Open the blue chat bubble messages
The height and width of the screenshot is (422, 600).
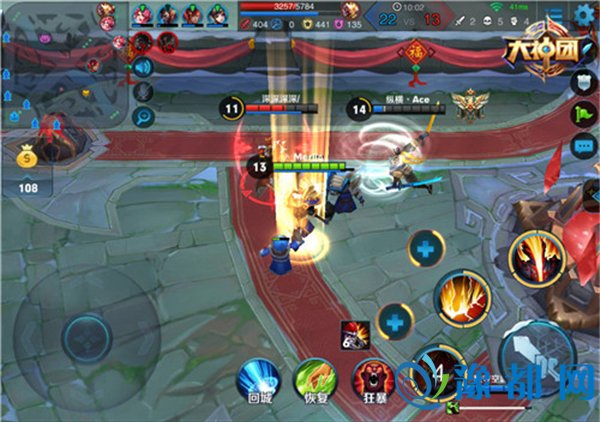[583, 147]
